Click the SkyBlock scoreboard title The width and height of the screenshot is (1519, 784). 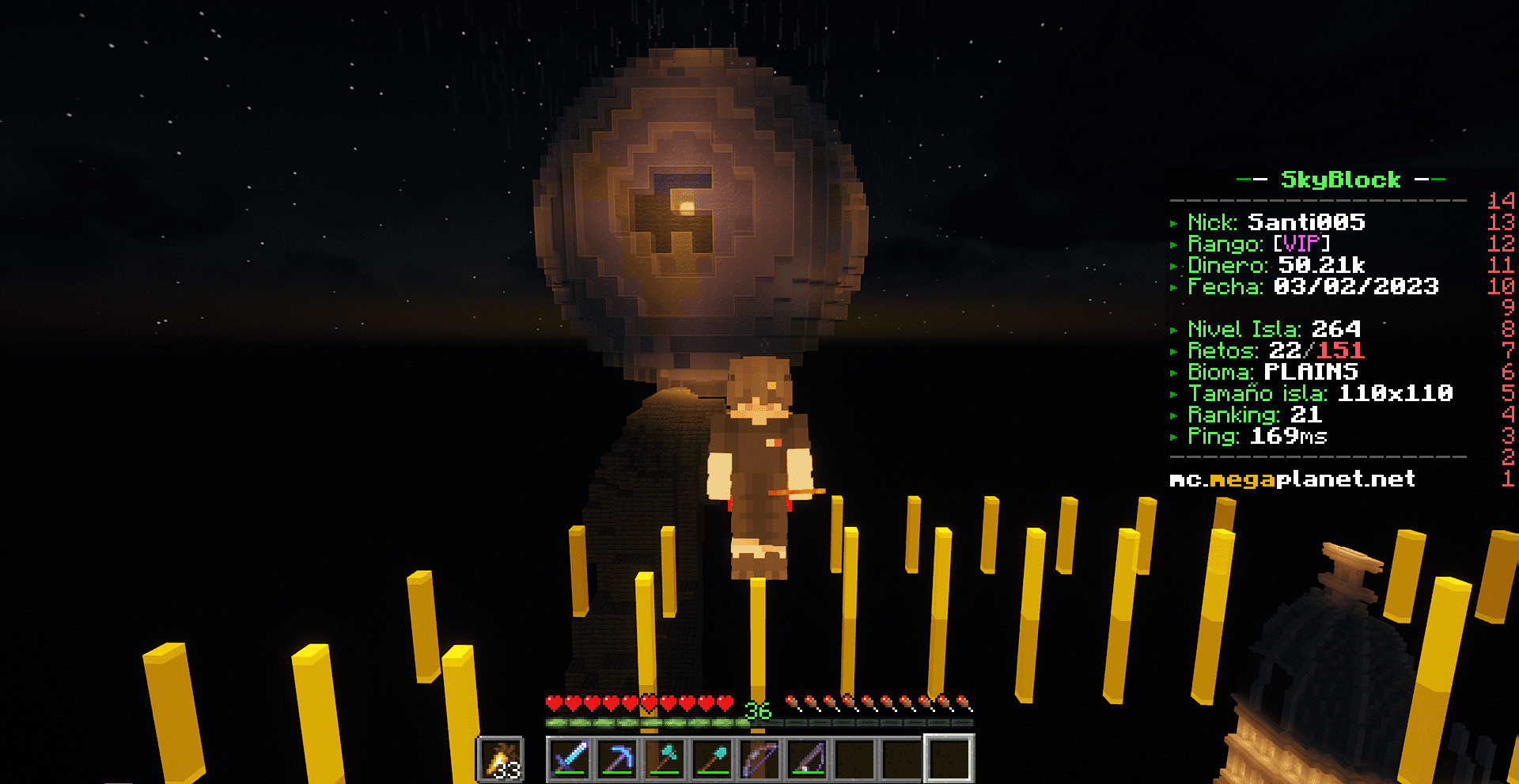1340,180
